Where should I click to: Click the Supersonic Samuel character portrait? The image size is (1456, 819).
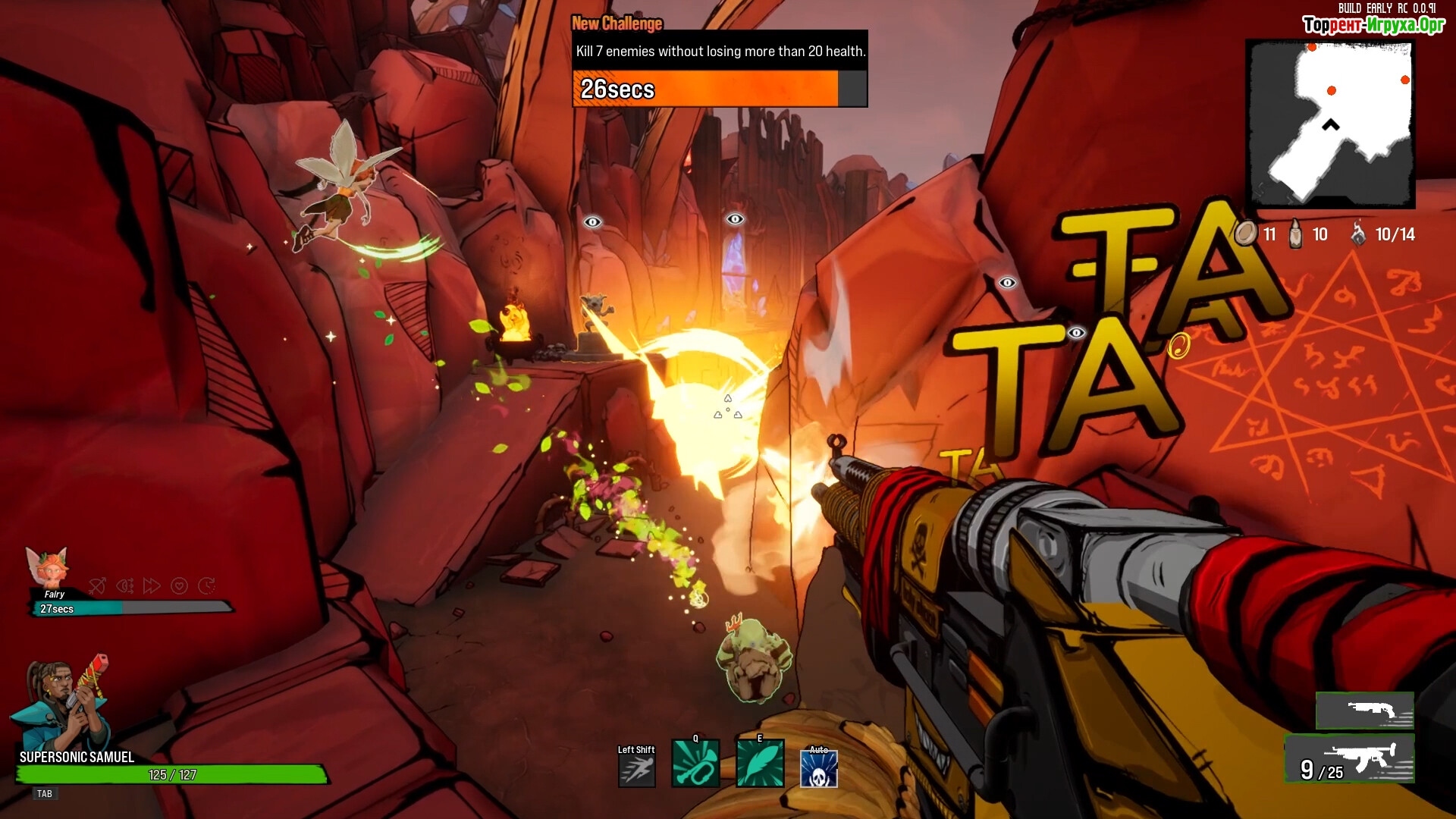[x=62, y=704]
